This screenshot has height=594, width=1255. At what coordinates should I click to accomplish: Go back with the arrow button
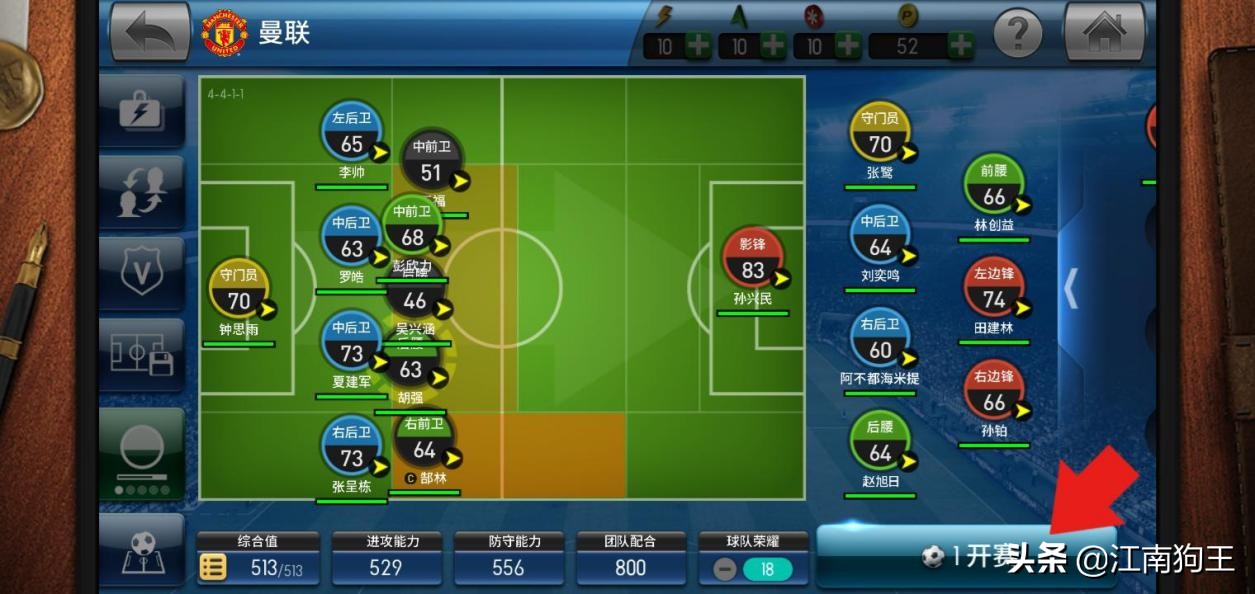point(150,33)
